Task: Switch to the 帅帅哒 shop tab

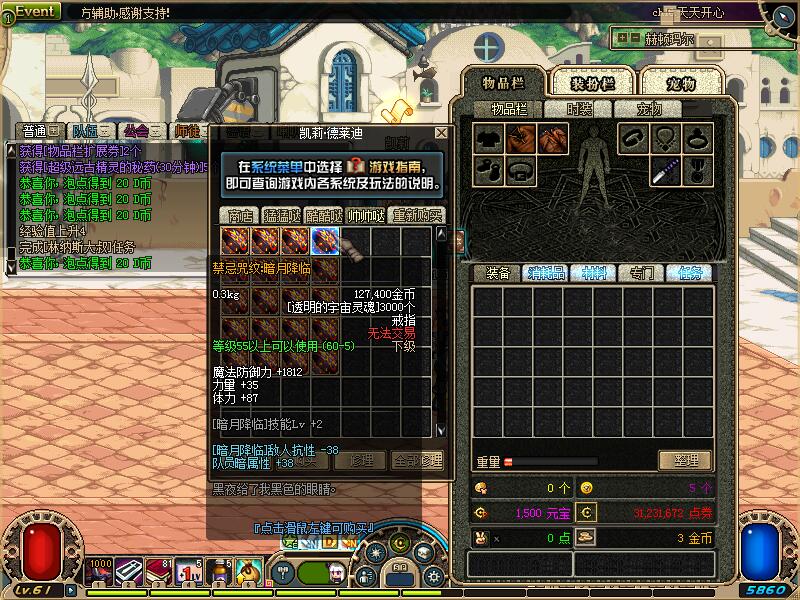Action: tap(366, 215)
